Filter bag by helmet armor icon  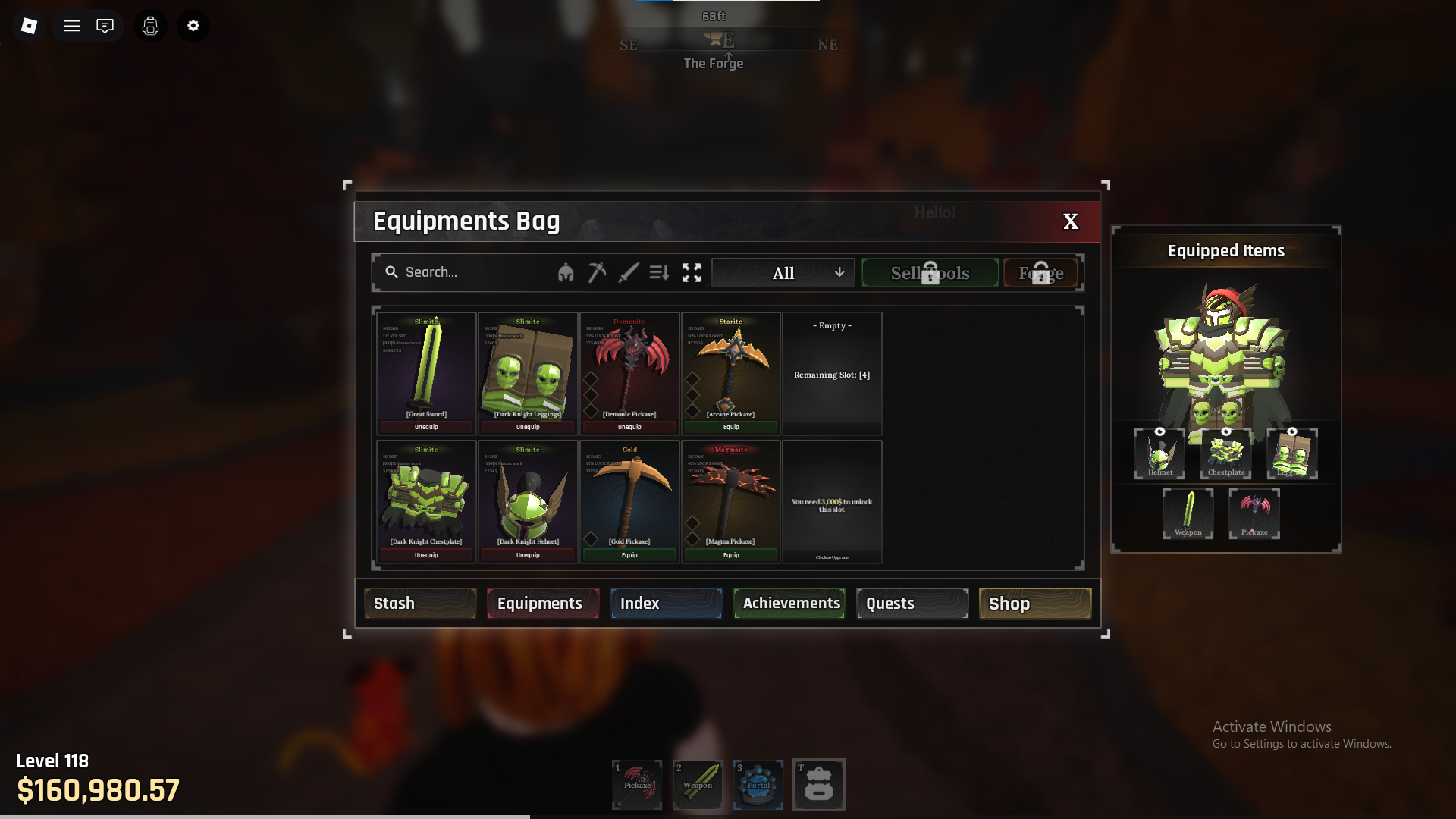[x=566, y=273]
